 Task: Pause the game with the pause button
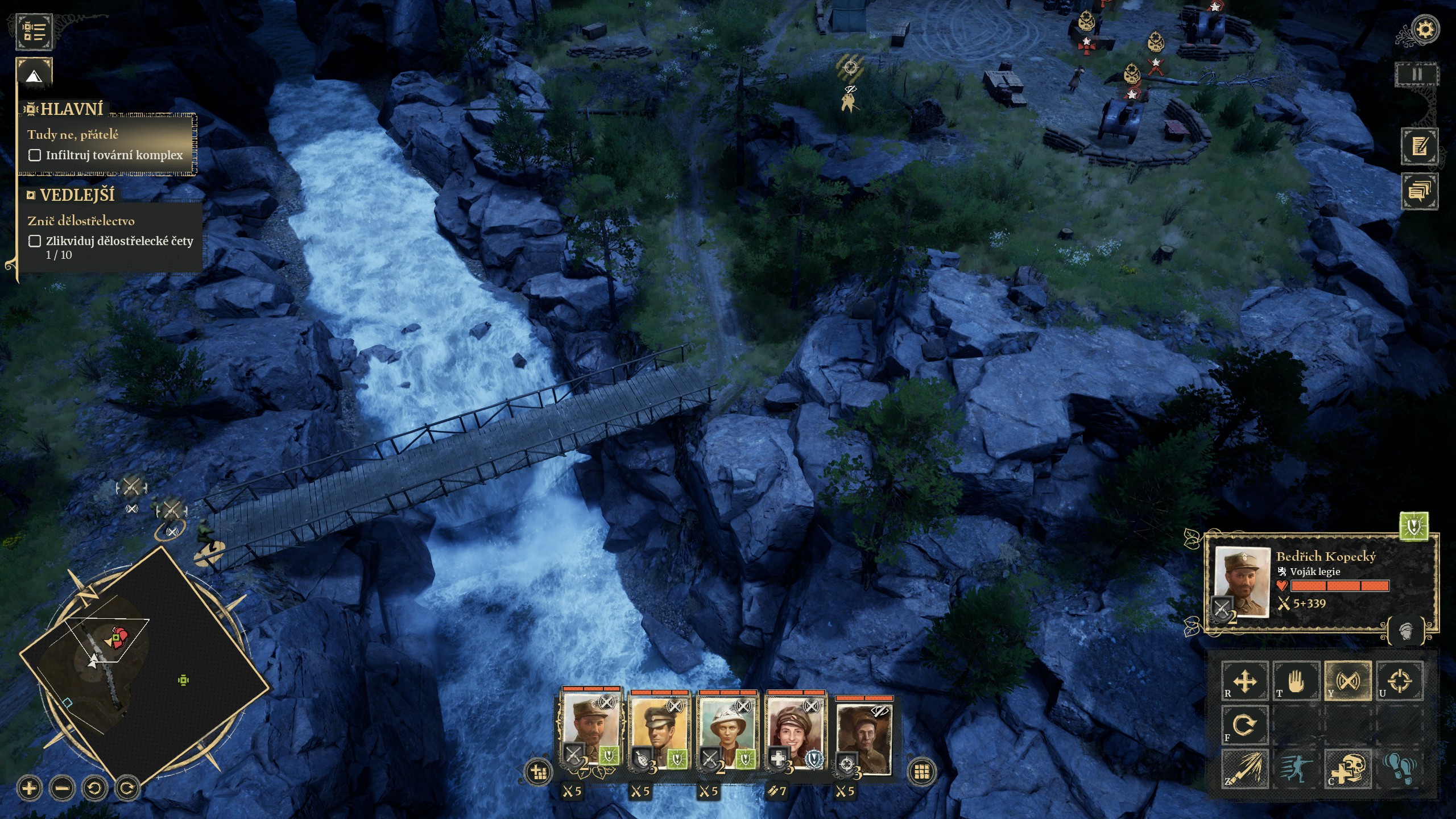(x=1417, y=75)
